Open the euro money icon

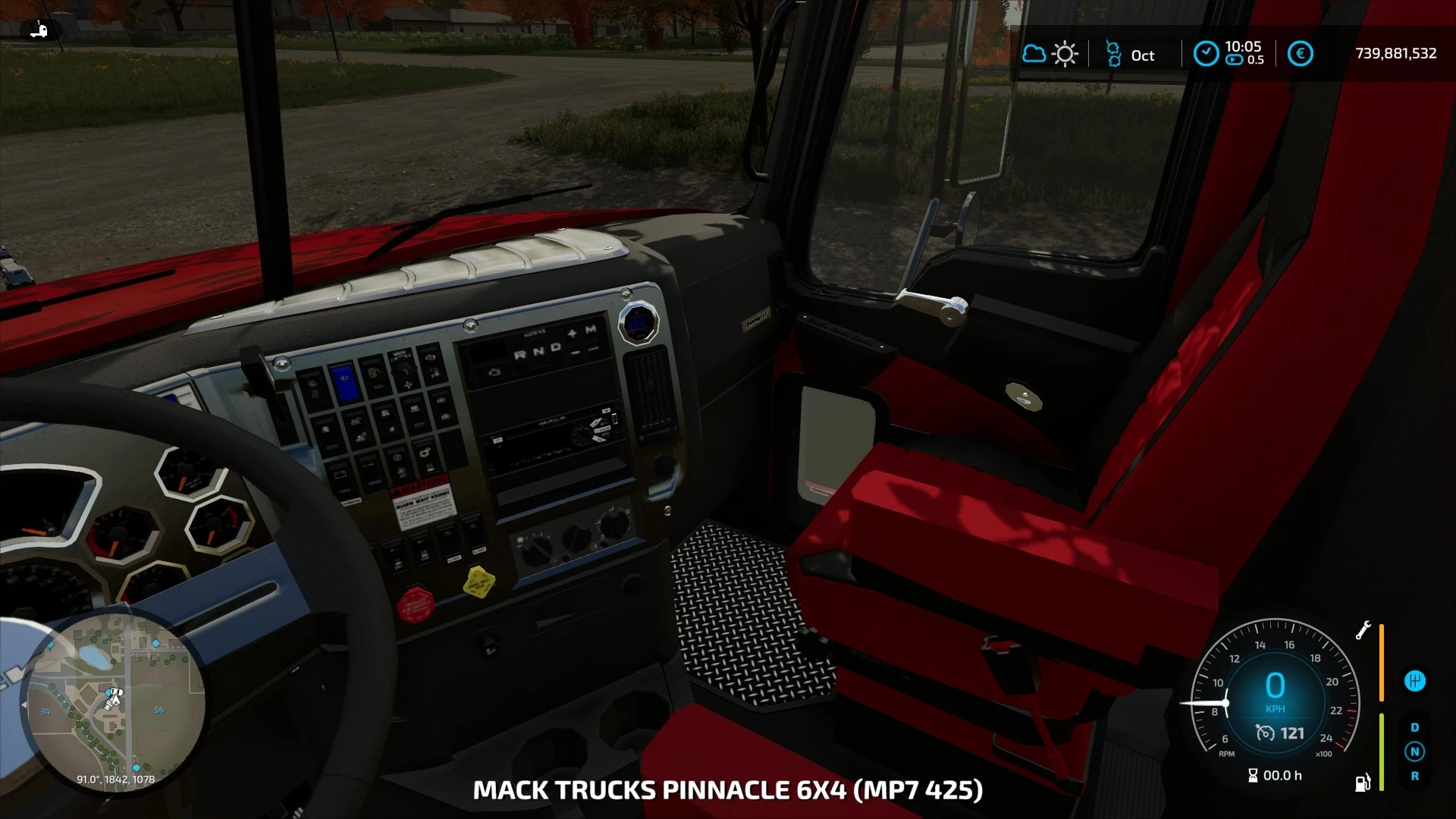pos(1300,54)
